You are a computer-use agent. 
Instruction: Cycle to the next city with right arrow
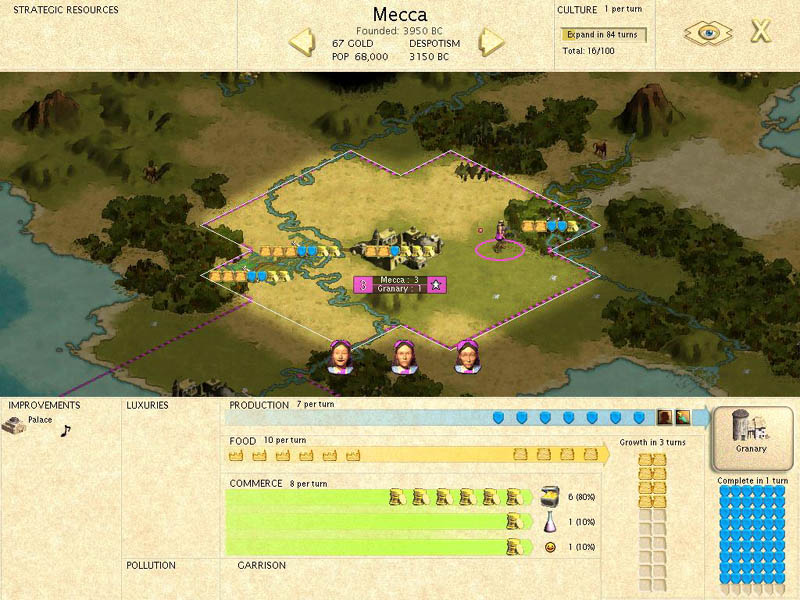[490, 42]
